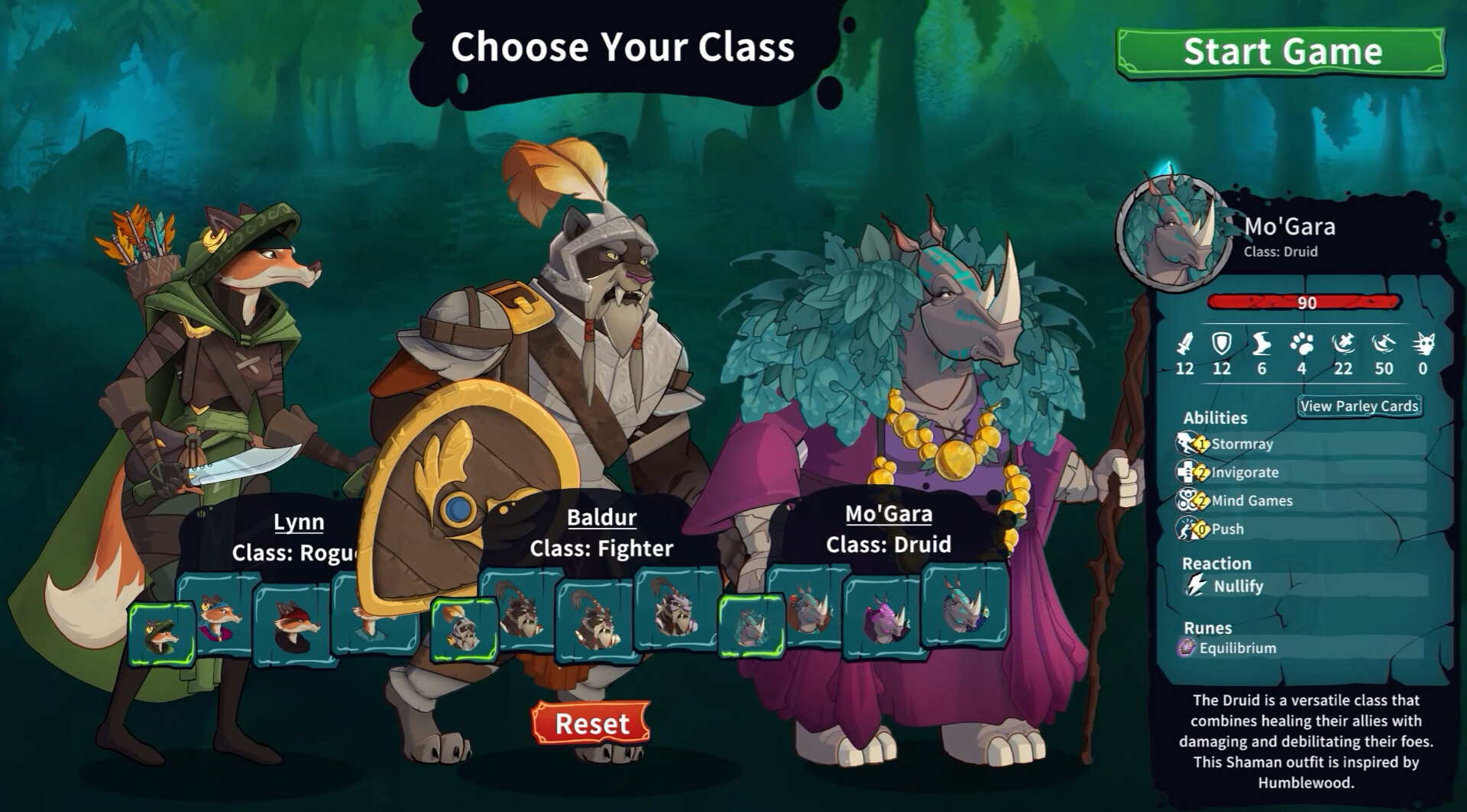This screenshot has height=812, width=1467.
Task: Inspect the Equilibrium rune
Action: [x=1237, y=648]
